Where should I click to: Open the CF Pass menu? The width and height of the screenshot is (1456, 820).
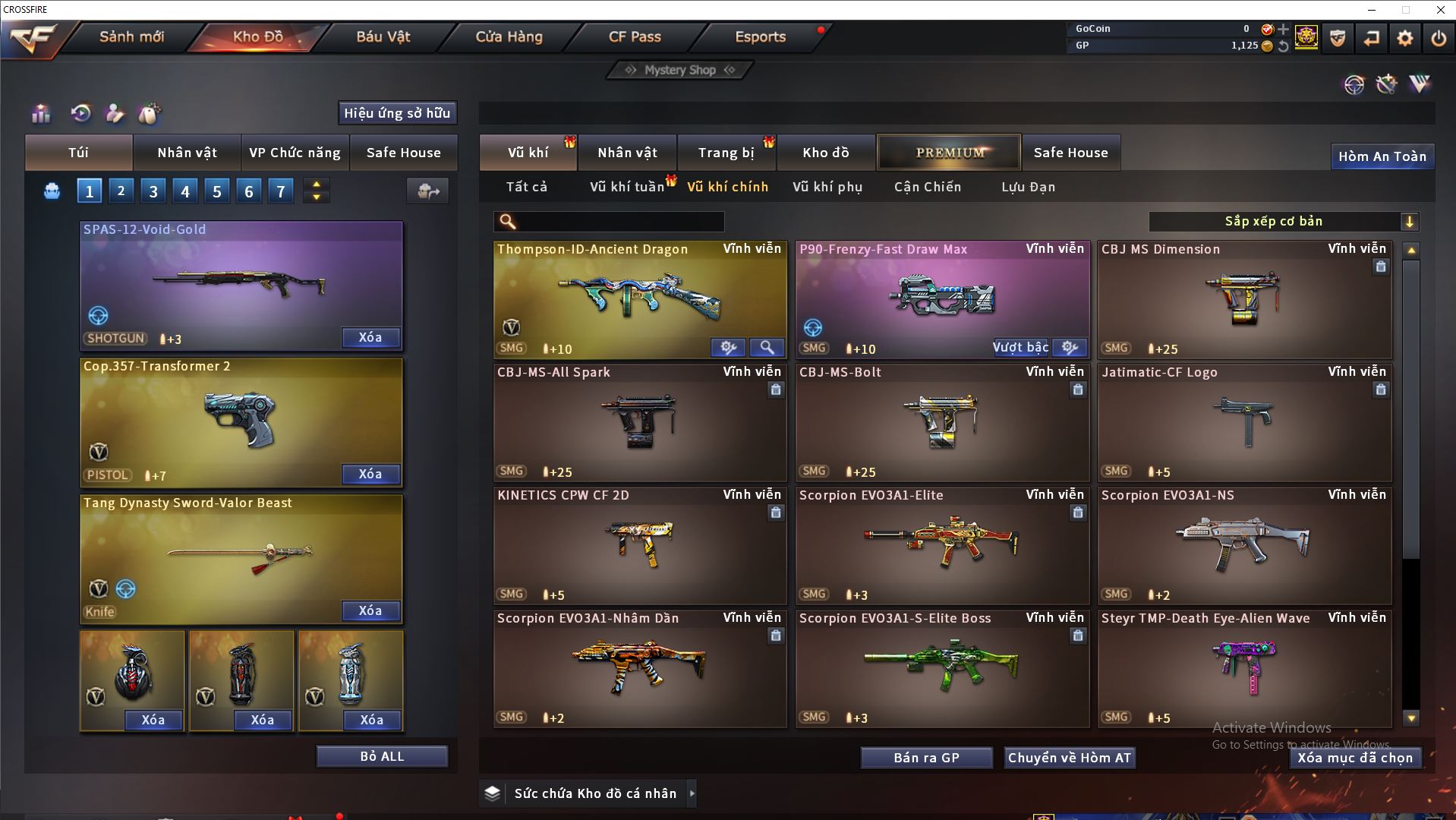pyautogui.click(x=635, y=36)
